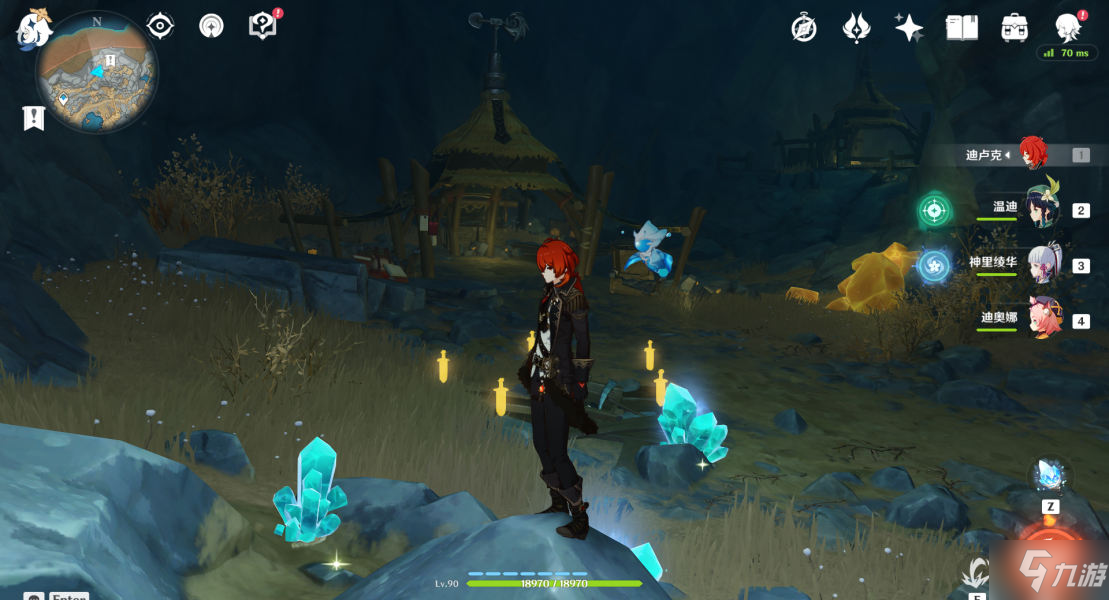
Task: Click the concentric arc star icon
Action: pyautogui.click(x=212, y=26)
